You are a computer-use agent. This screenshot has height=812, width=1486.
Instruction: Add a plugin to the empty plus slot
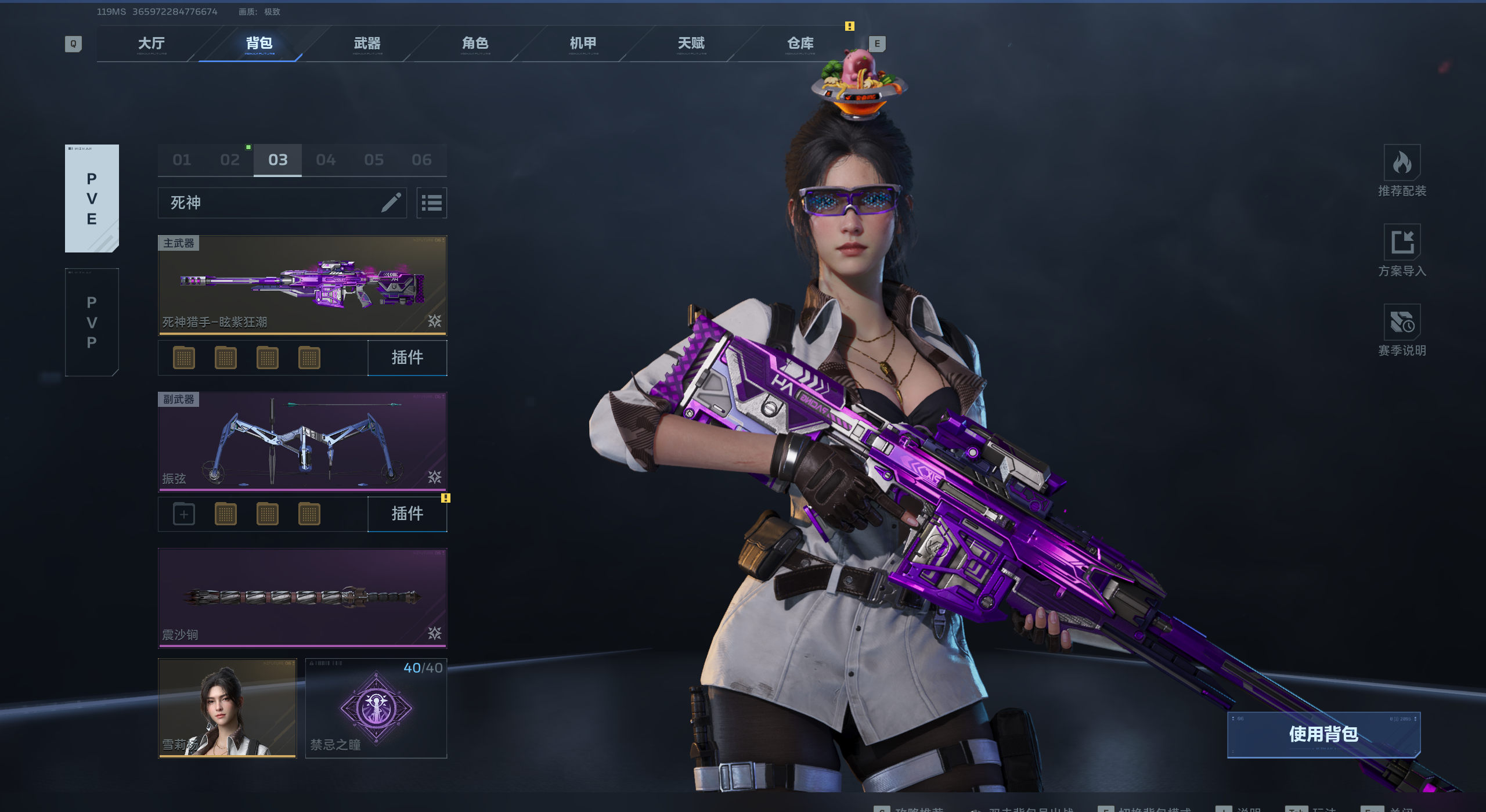coord(184,514)
